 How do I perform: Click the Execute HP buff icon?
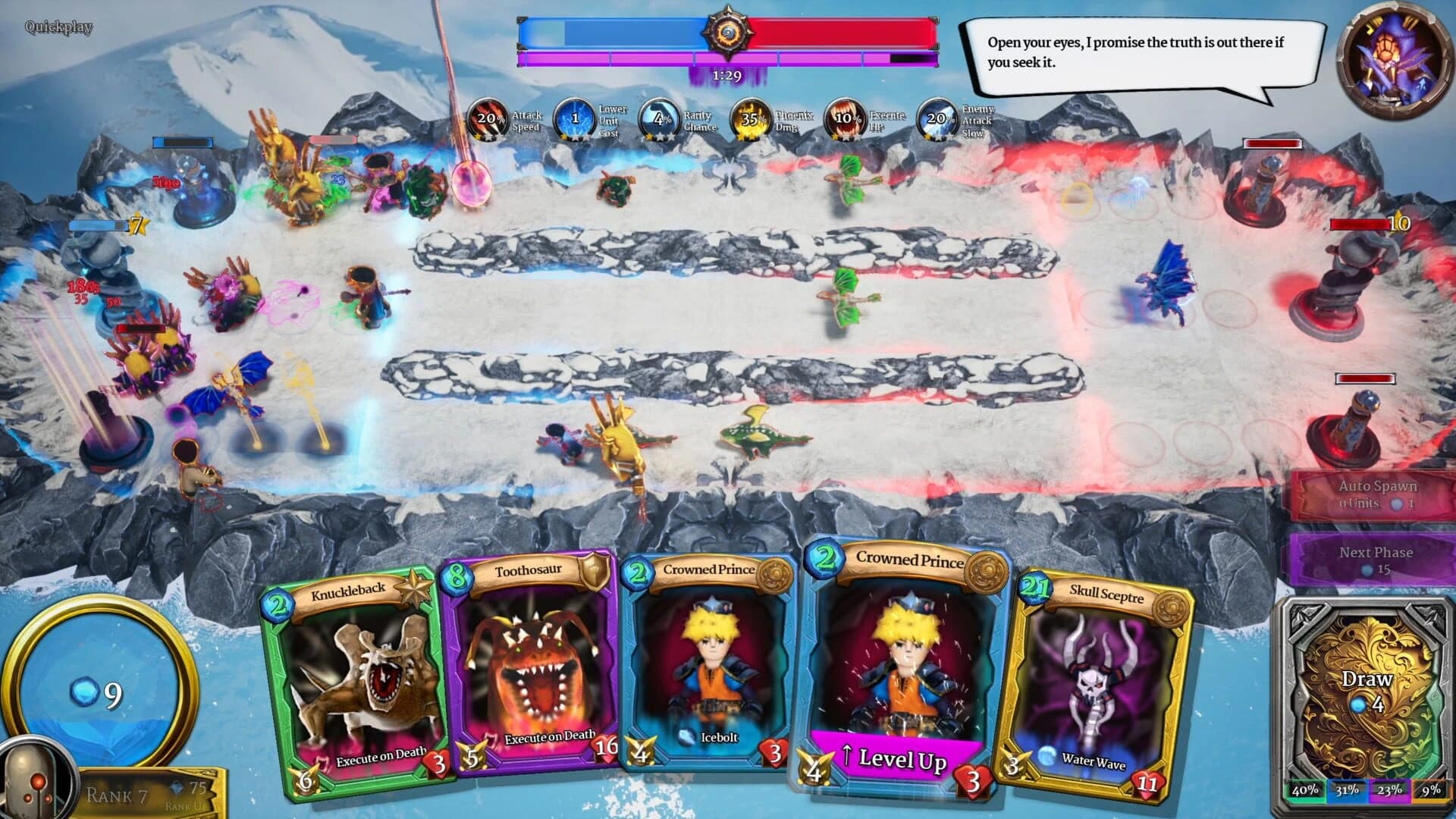pos(843,119)
